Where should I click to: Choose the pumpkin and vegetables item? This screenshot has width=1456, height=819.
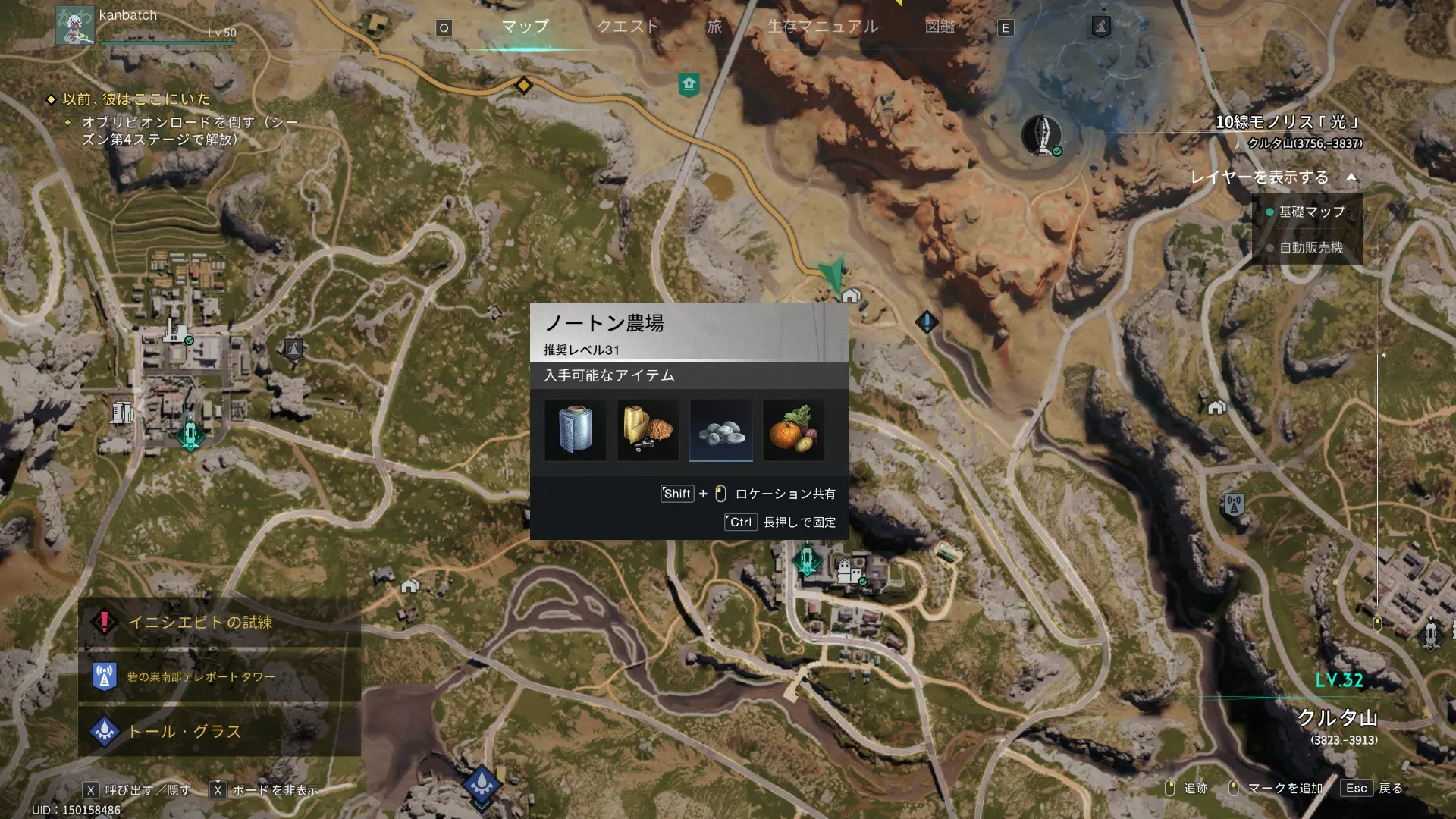tap(793, 430)
